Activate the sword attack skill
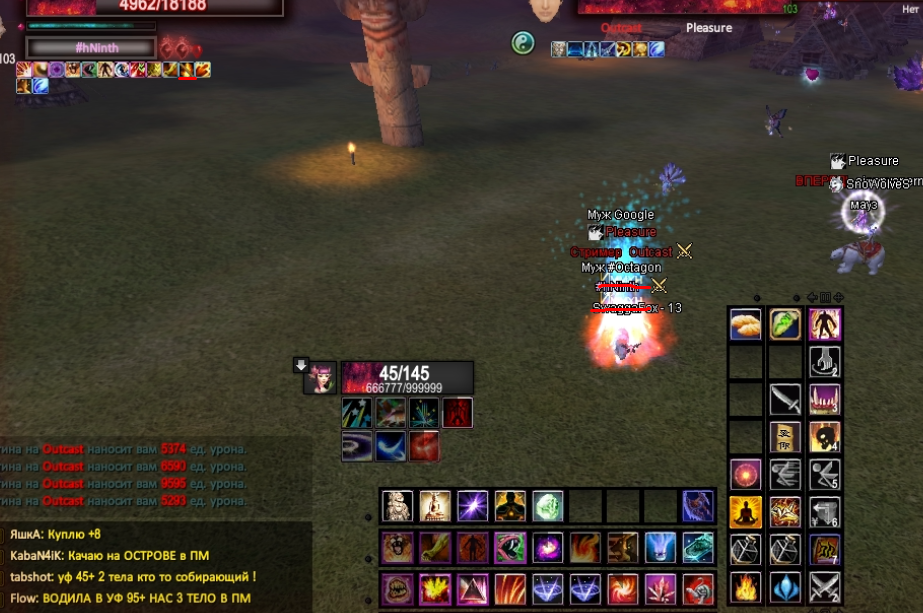The image size is (923, 613). (784, 400)
